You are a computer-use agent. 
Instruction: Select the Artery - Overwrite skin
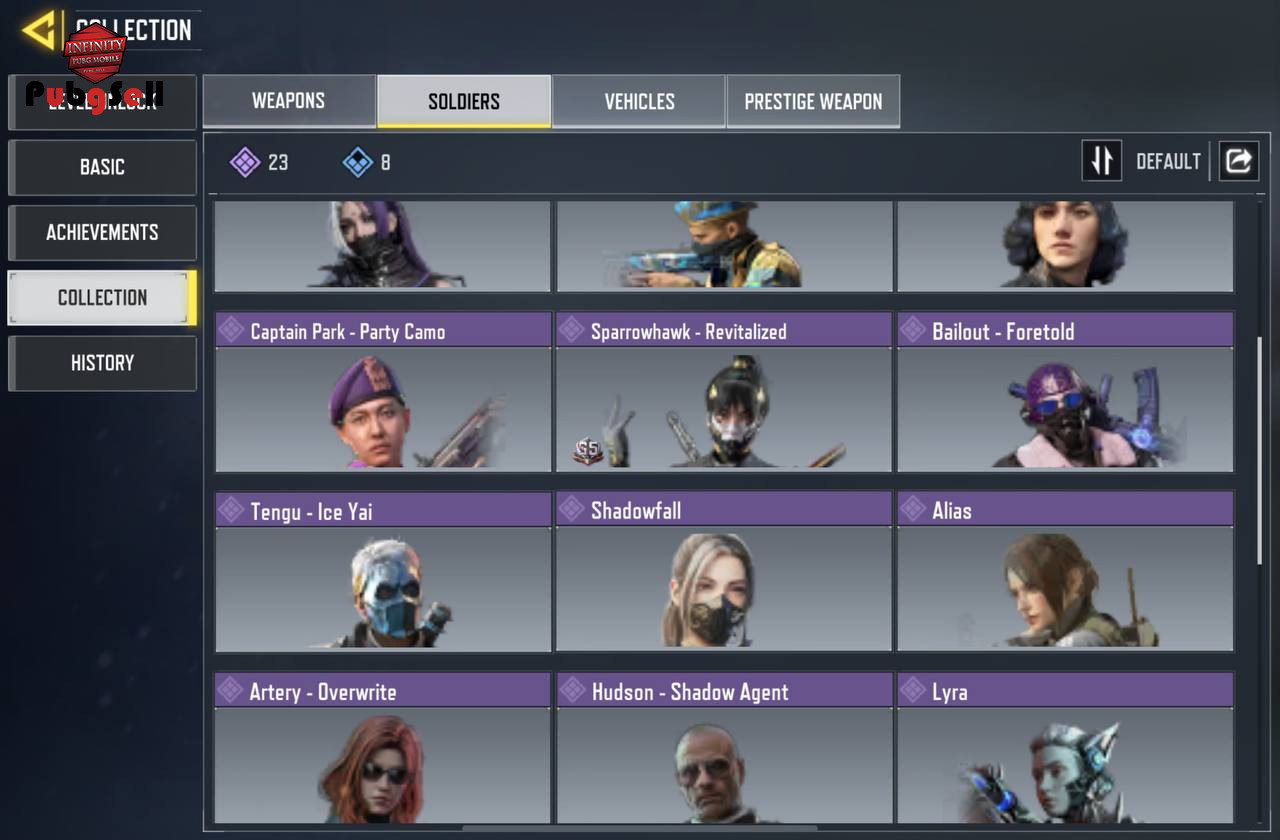383,748
